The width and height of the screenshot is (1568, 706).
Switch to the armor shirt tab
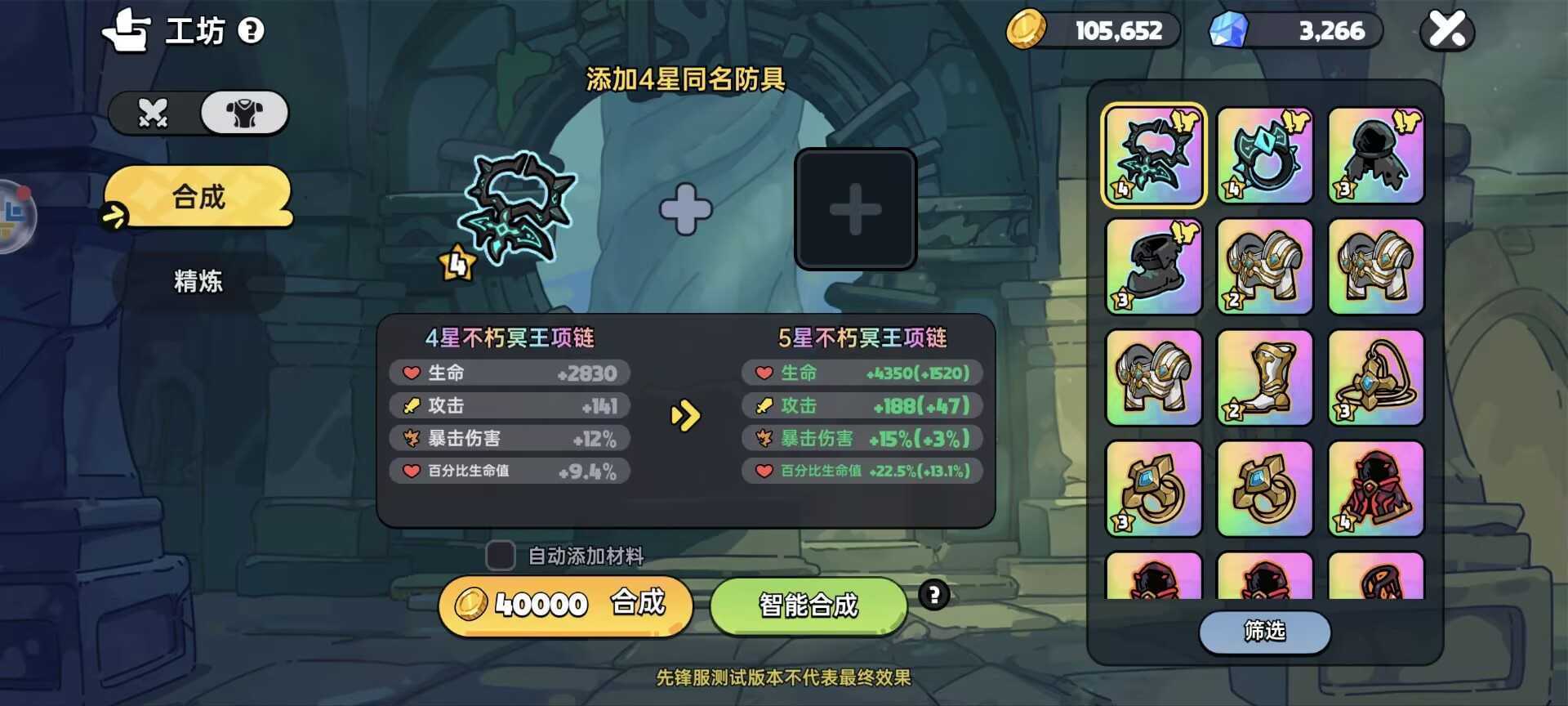click(x=243, y=113)
